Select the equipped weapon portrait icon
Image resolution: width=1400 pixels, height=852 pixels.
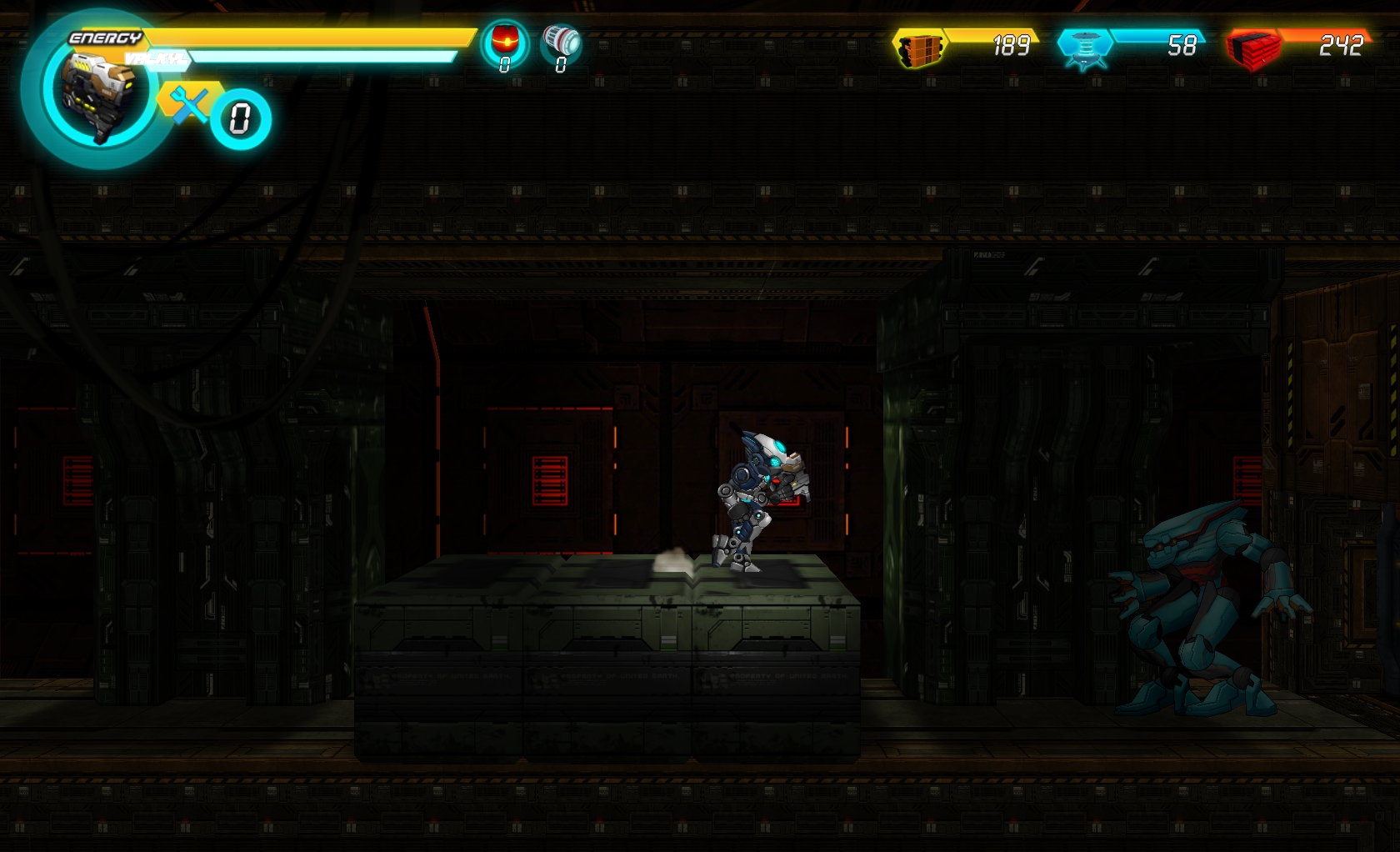click(x=98, y=93)
